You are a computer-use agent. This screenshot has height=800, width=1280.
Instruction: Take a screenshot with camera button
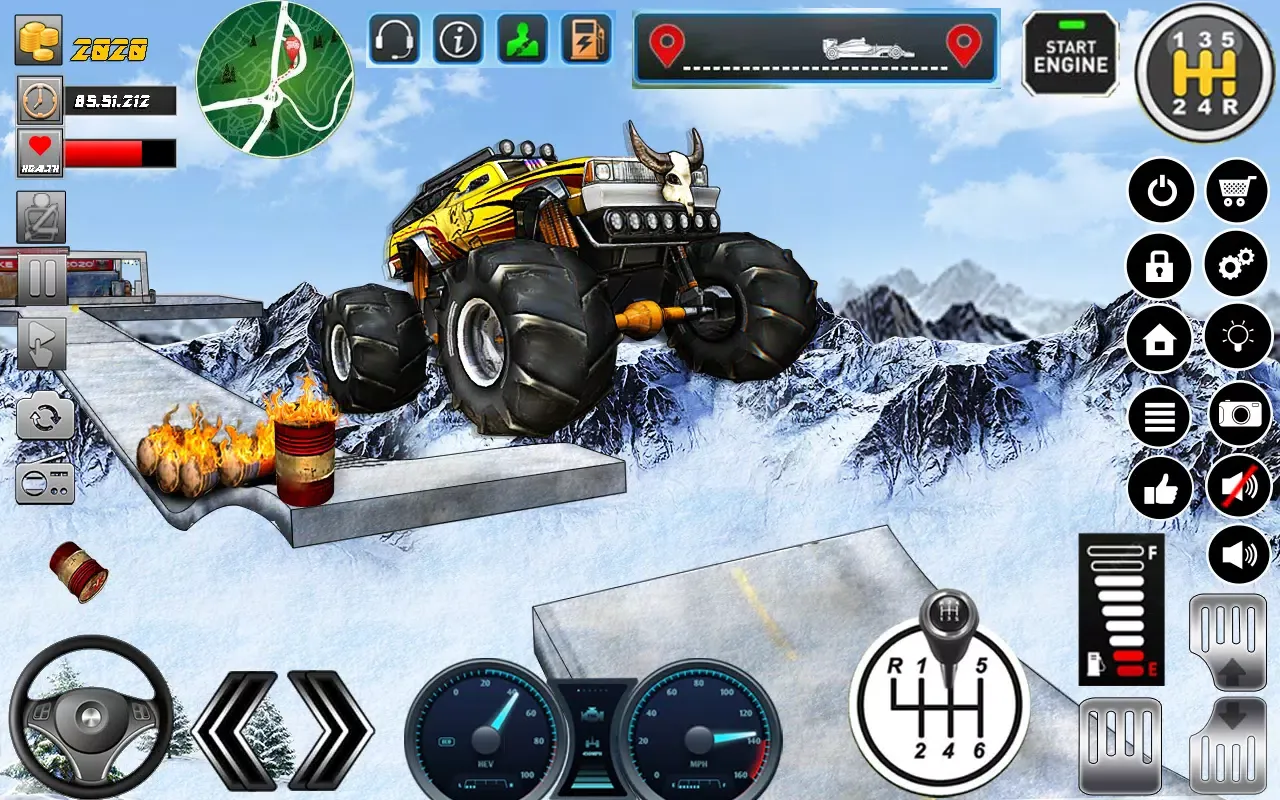point(1240,414)
